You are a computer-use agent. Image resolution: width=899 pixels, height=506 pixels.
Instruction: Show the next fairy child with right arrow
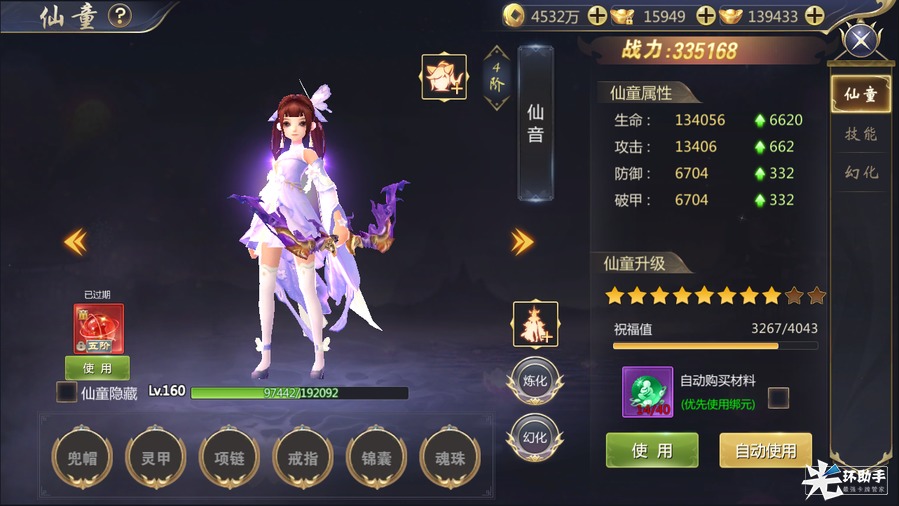pos(522,241)
